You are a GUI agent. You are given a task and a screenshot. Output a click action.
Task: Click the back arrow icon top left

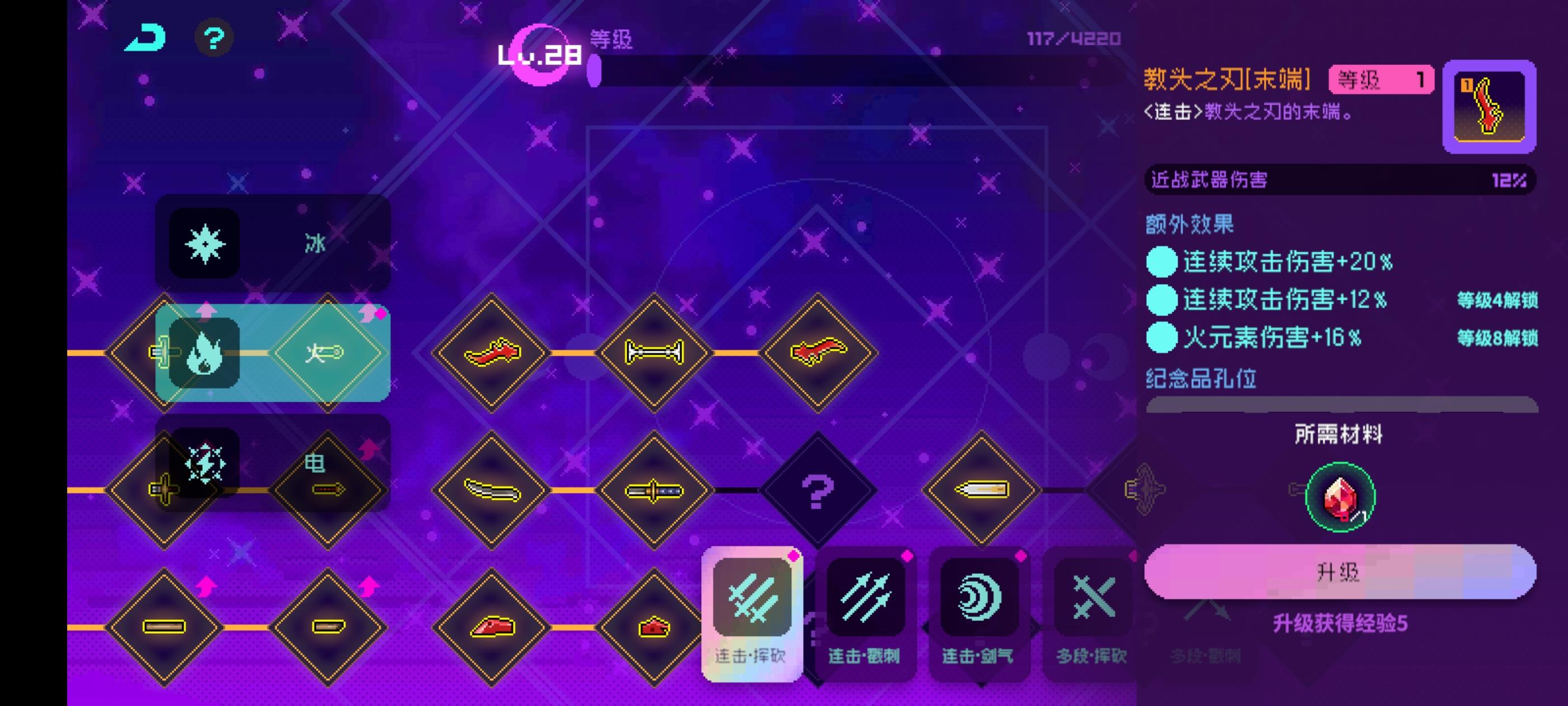coord(144,38)
